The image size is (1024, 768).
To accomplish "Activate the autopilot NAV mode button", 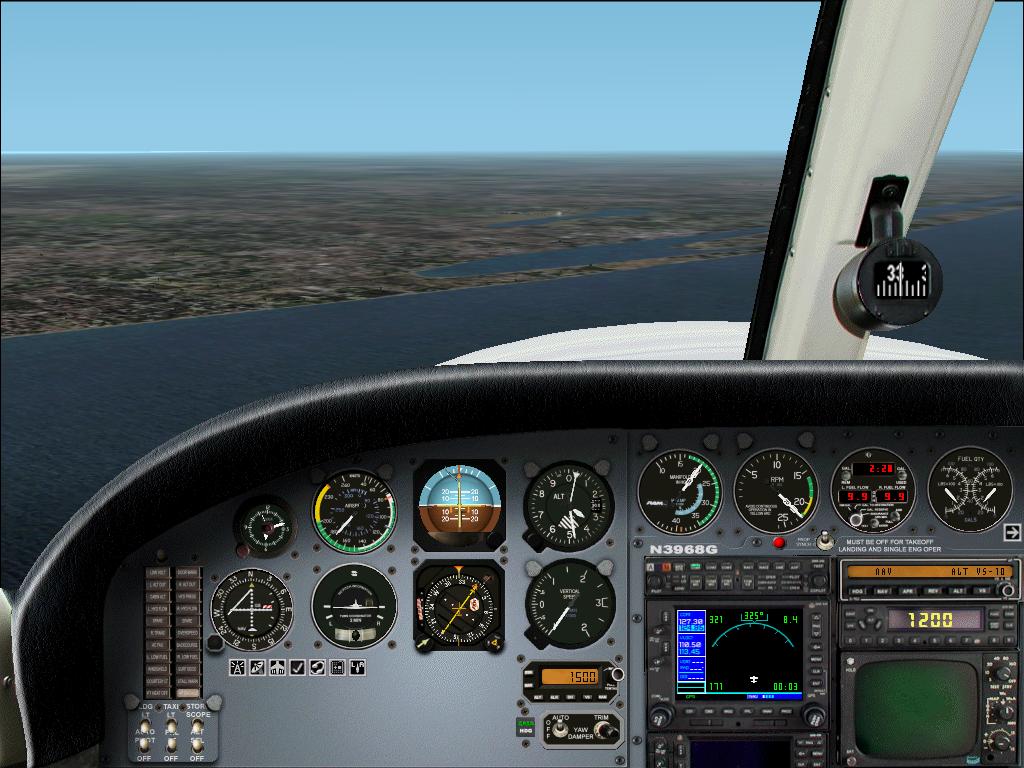I will click(x=884, y=591).
